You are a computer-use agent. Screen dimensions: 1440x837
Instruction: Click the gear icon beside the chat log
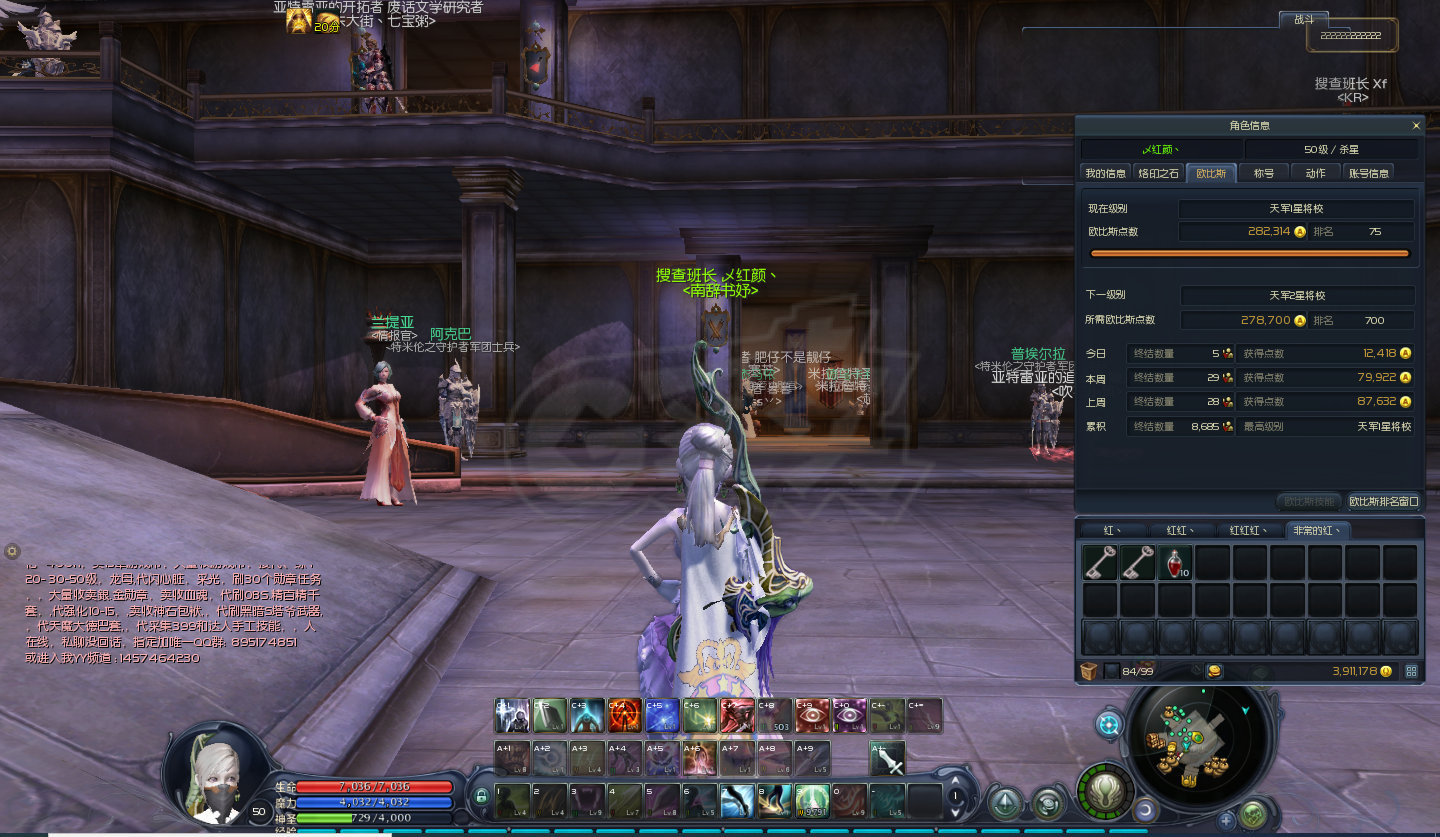[12, 551]
